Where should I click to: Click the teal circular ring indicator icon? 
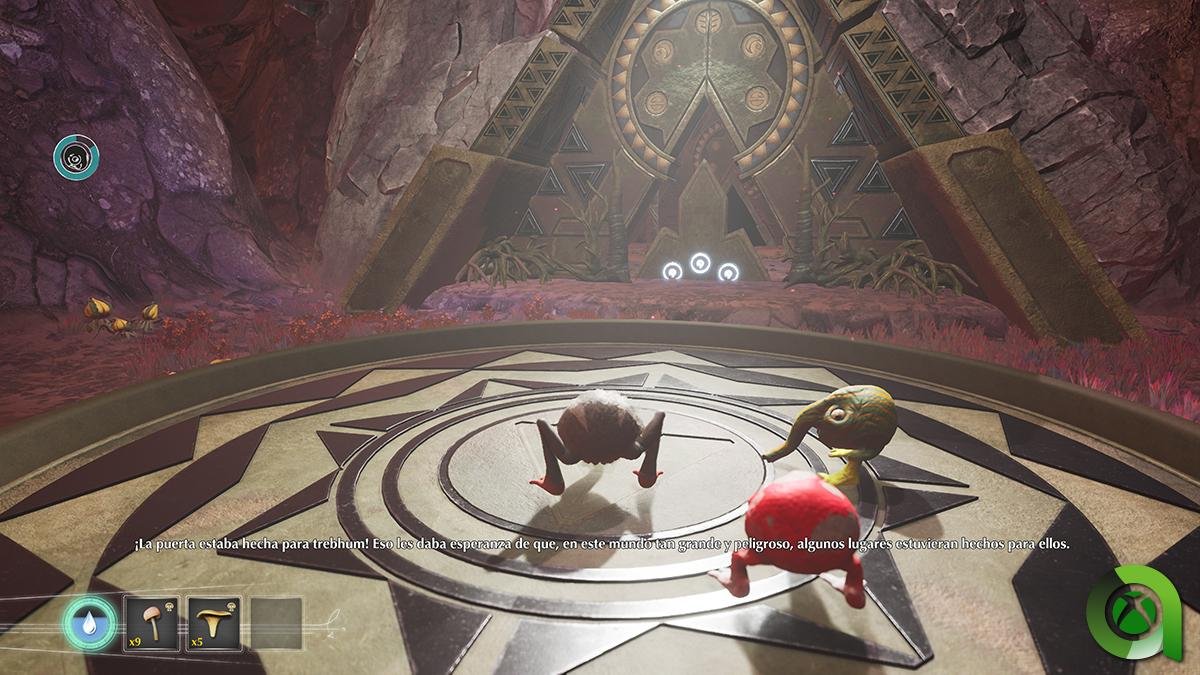coord(76,158)
